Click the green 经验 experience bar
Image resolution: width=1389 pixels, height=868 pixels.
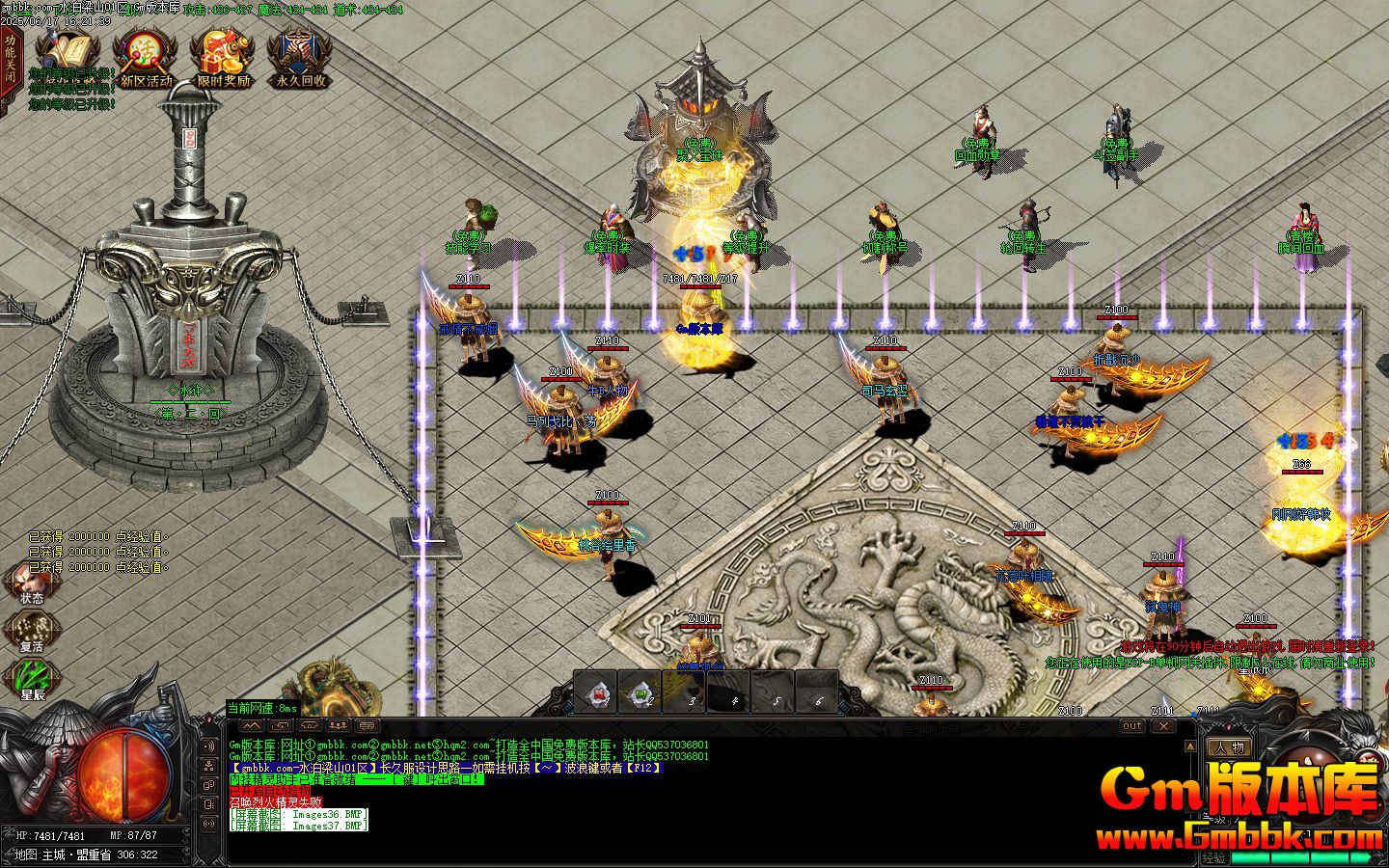point(1300,856)
